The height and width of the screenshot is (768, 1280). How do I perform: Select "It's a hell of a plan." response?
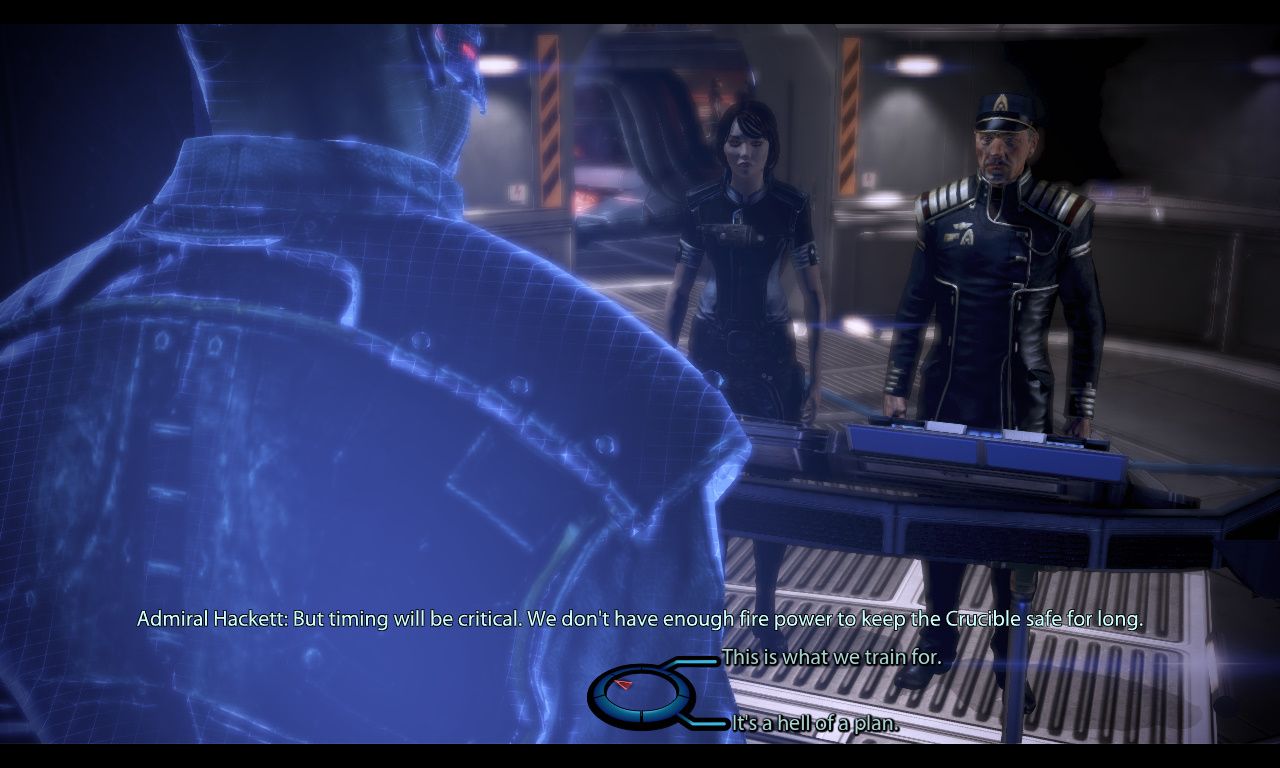815,723
